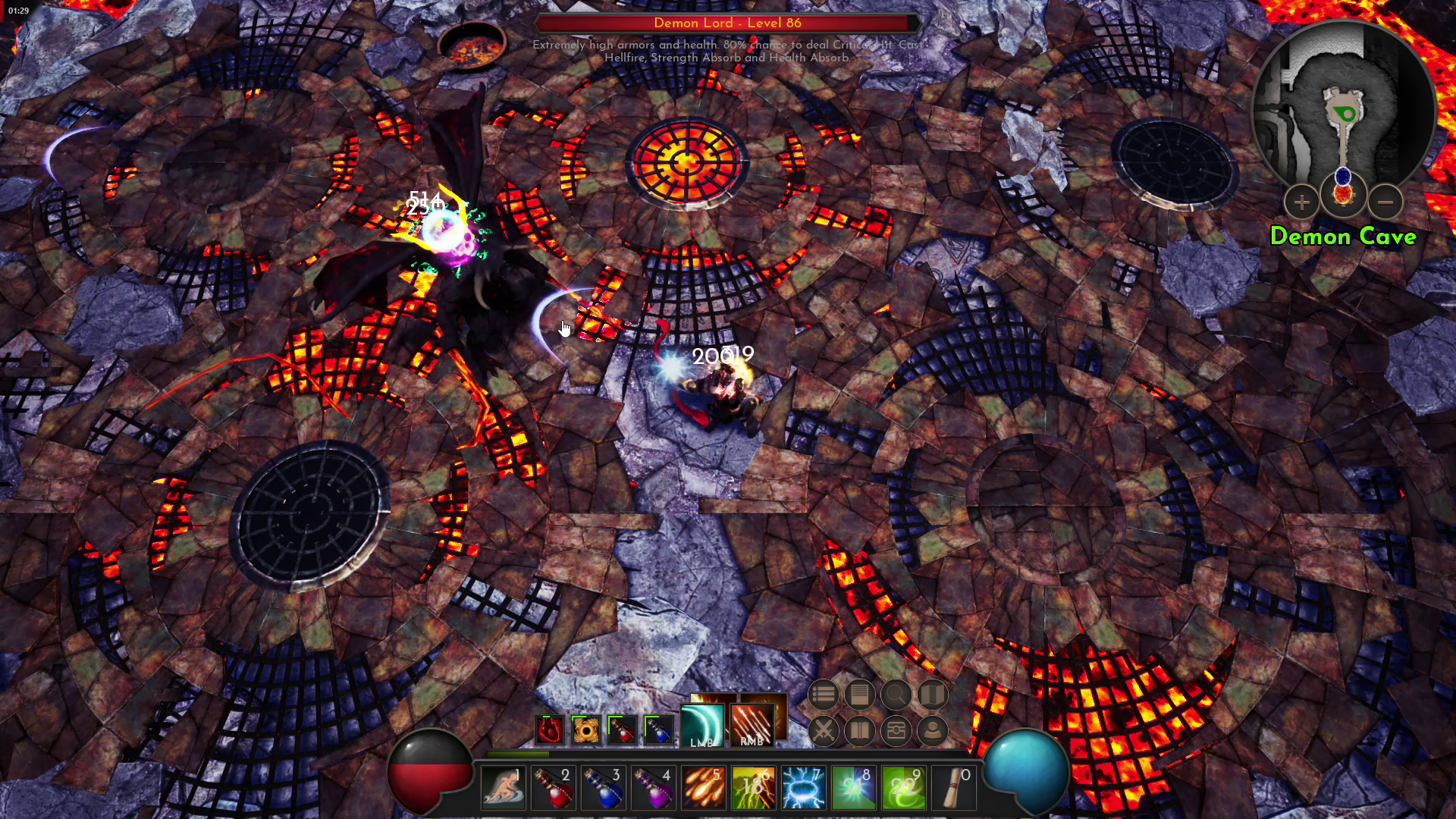Select the LMB cyan slash skill
1456x819 pixels.
[702, 725]
